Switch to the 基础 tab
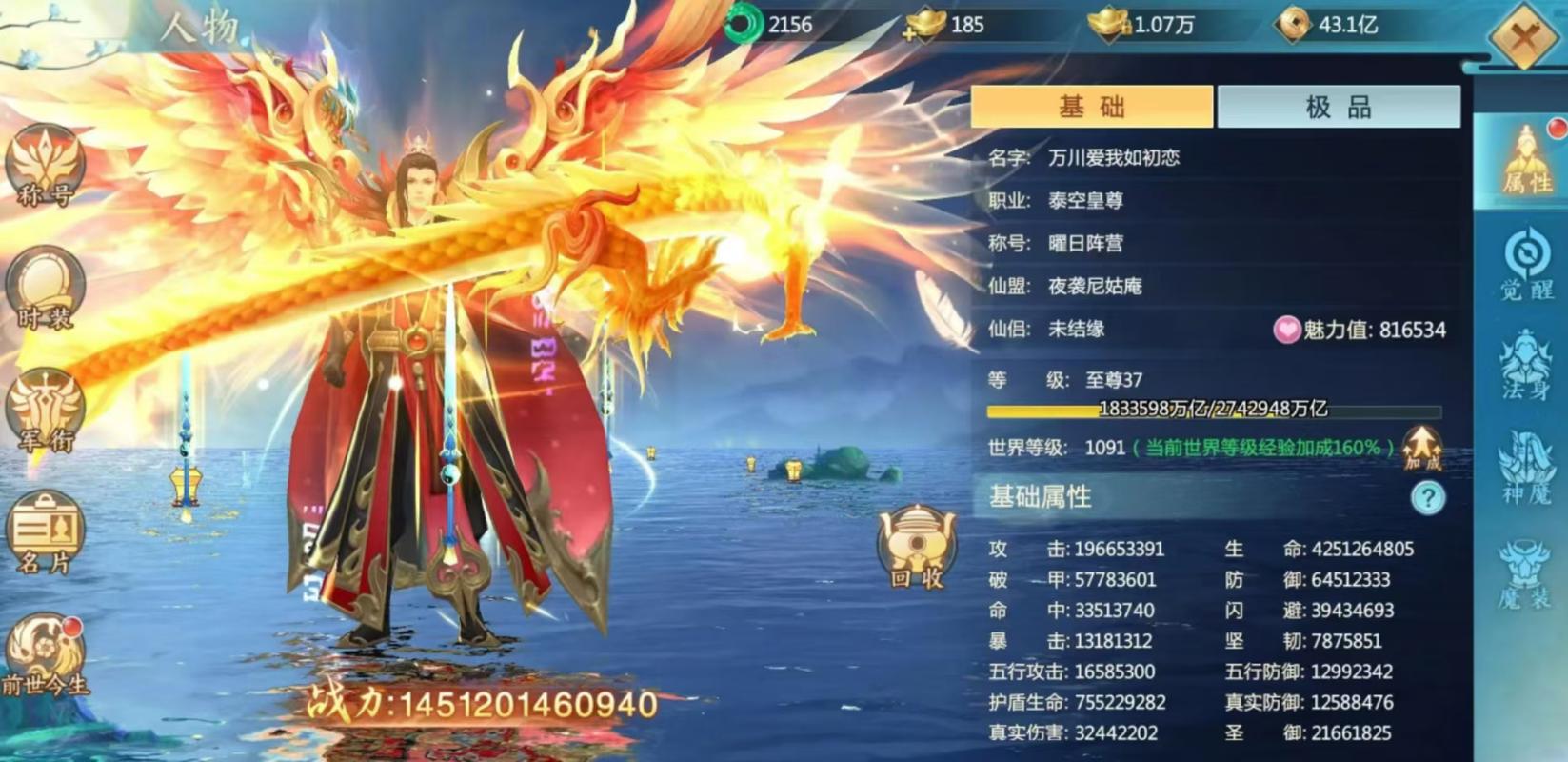The width and height of the screenshot is (1568, 762). click(1088, 106)
